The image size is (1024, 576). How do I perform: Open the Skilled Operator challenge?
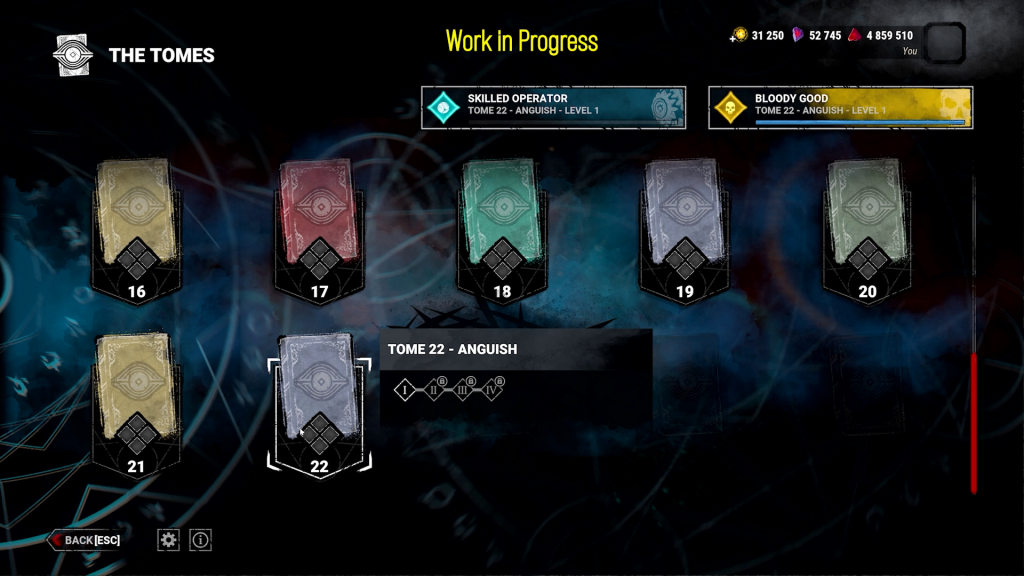pos(554,107)
